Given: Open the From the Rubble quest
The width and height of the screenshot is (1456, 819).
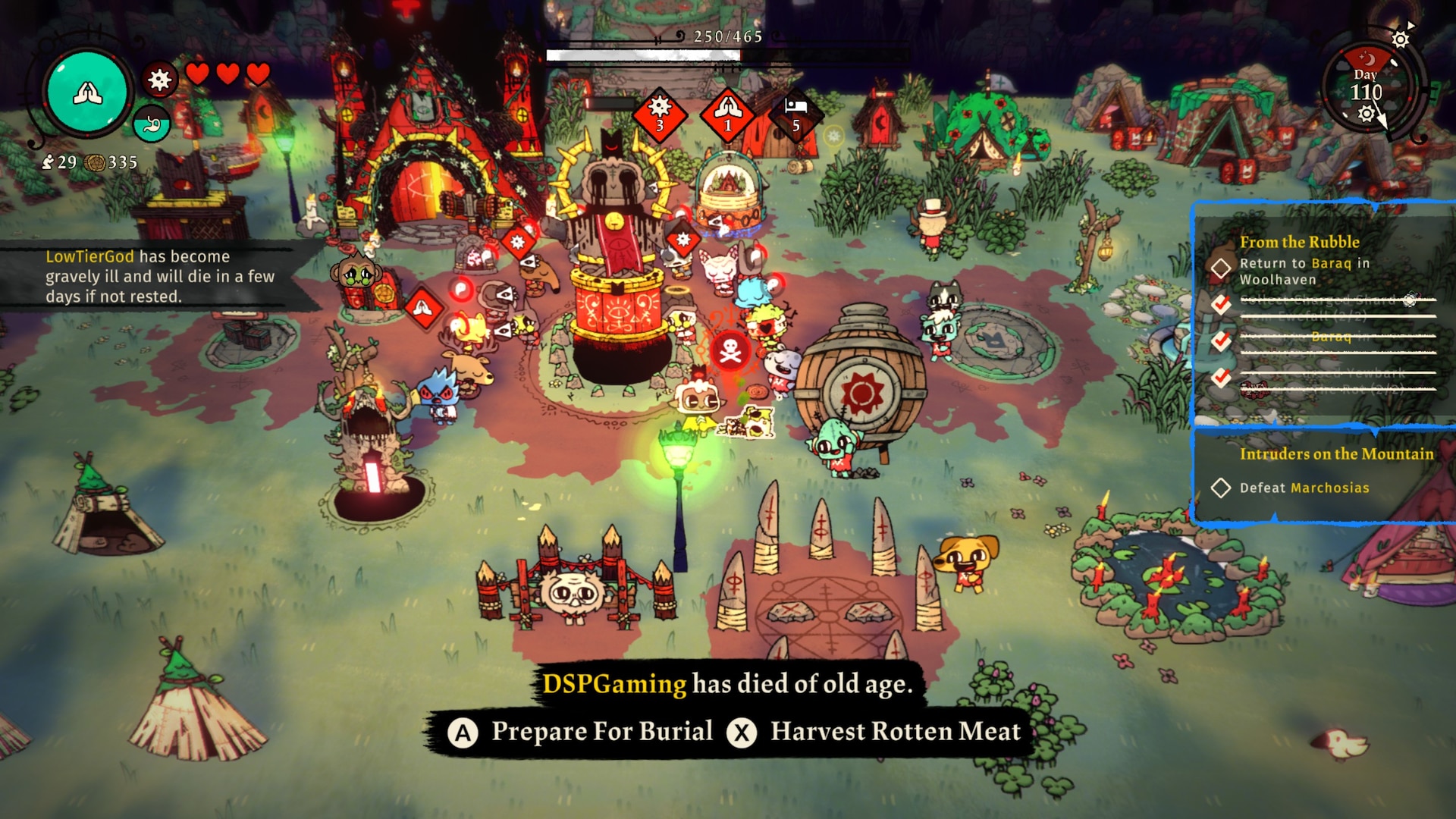Looking at the screenshot, I should coord(1299,242).
